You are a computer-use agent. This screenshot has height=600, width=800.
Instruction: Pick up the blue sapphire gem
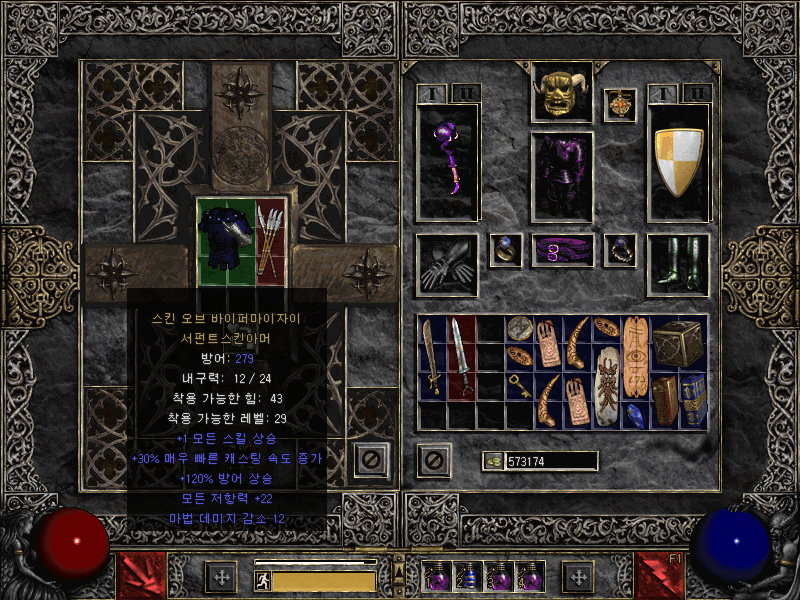(x=635, y=414)
